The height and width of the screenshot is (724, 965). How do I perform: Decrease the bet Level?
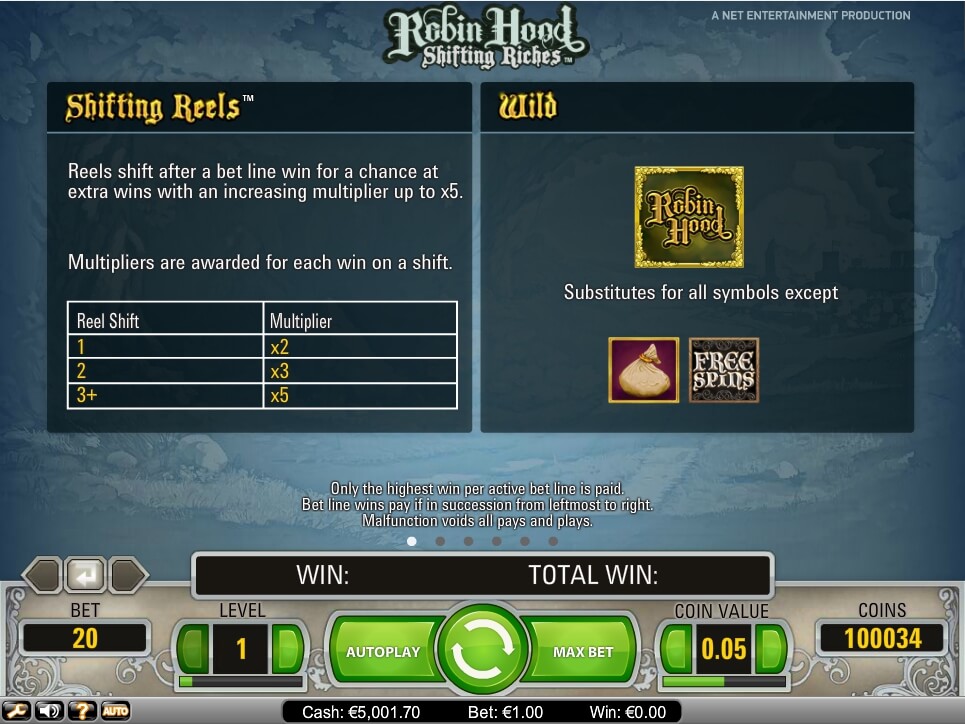193,650
